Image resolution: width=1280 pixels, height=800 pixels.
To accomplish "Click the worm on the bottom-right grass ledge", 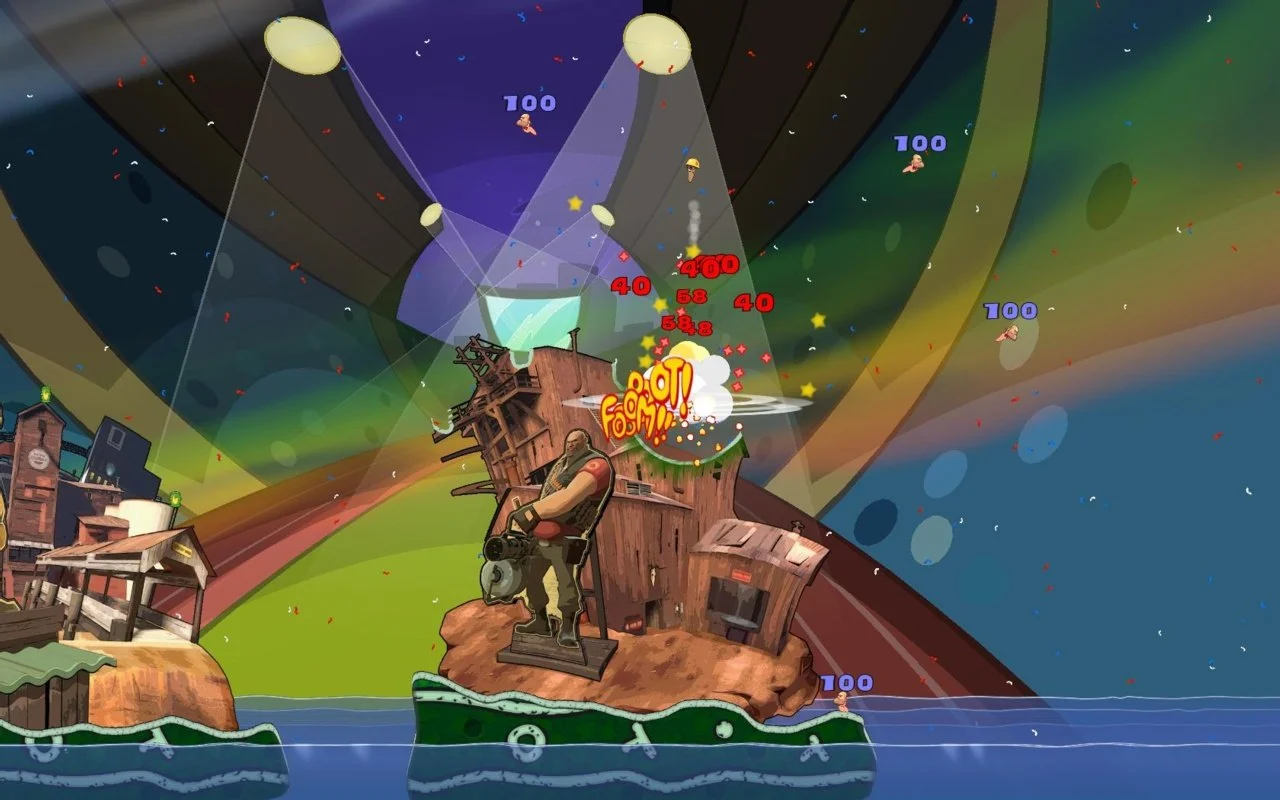I will [x=842, y=701].
